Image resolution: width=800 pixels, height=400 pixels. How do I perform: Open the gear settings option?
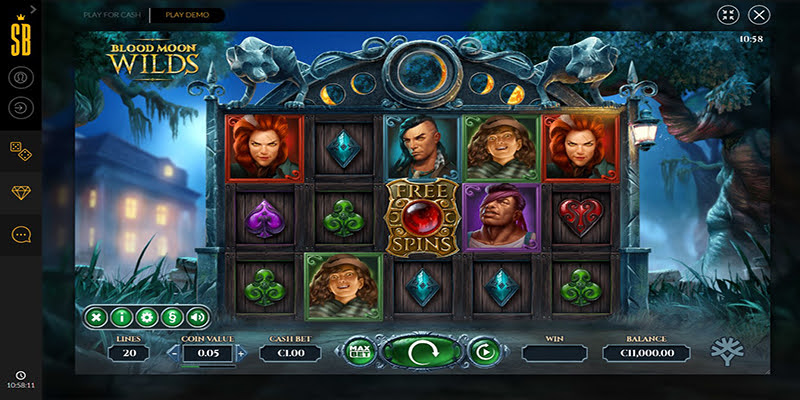point(147,318)
